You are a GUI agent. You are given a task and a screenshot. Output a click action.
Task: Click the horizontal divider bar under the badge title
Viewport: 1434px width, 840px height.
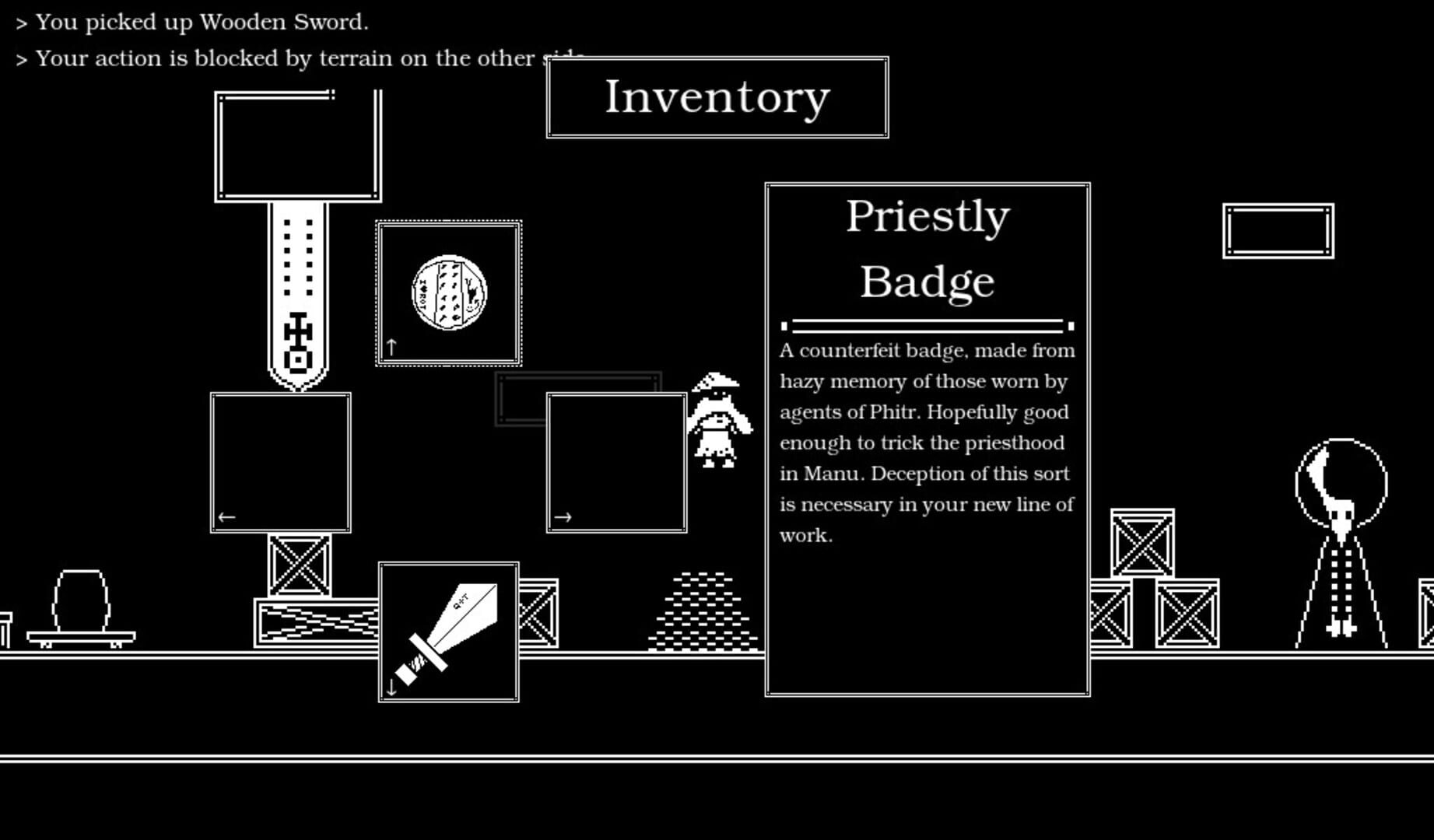tap(926, 324)
